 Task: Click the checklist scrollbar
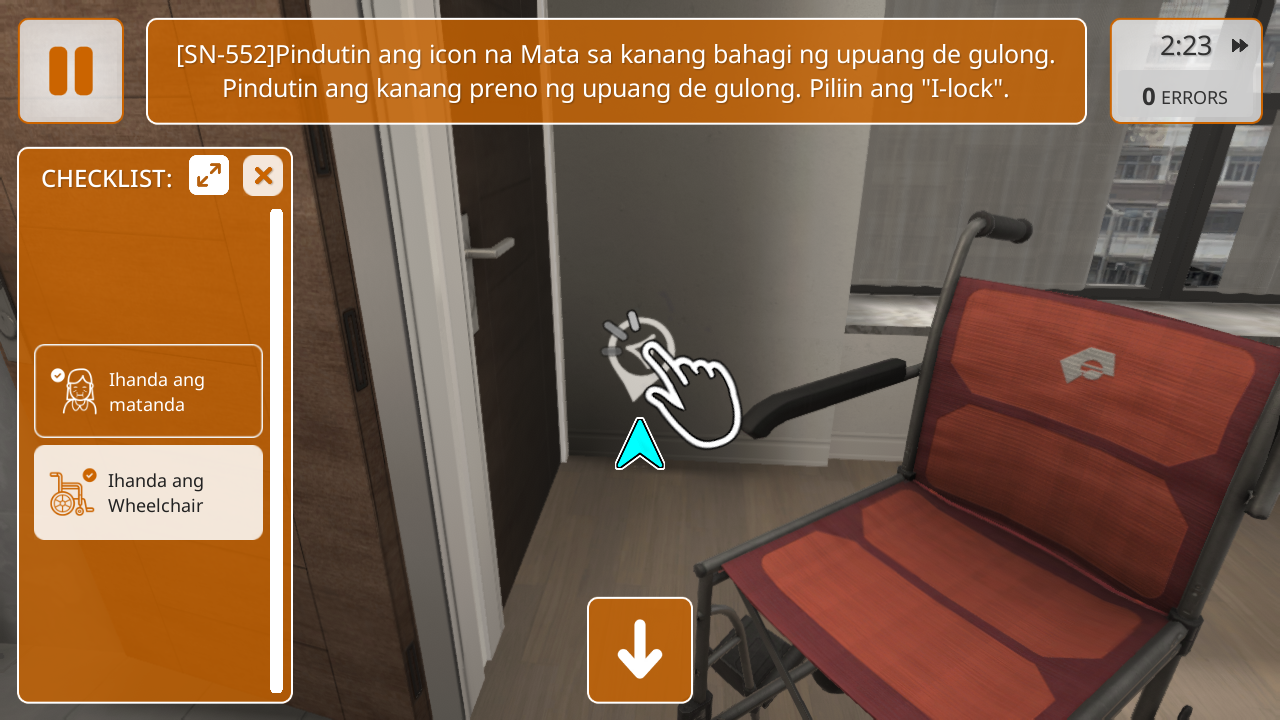point(277,450)
